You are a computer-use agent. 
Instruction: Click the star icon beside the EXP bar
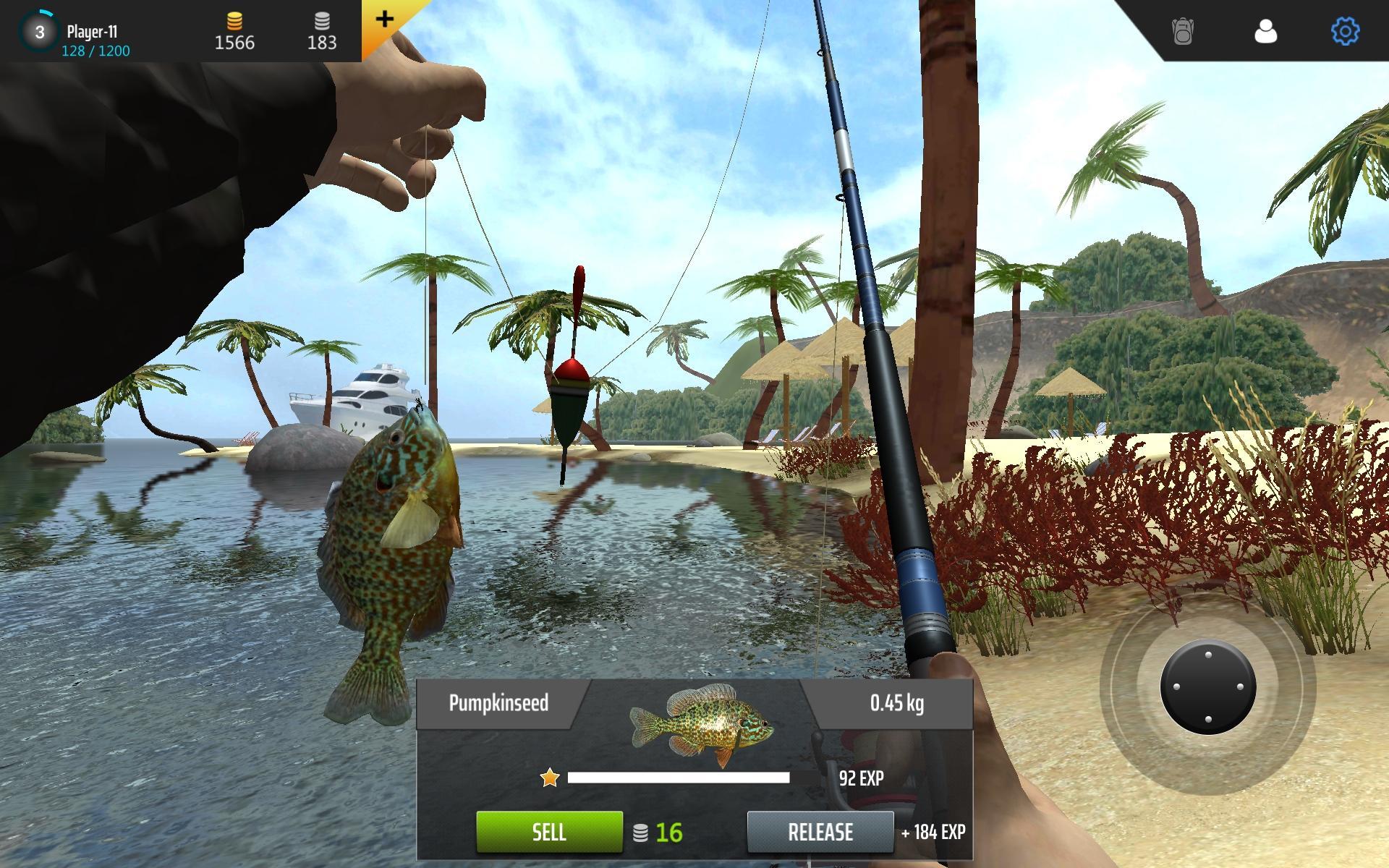550,776
